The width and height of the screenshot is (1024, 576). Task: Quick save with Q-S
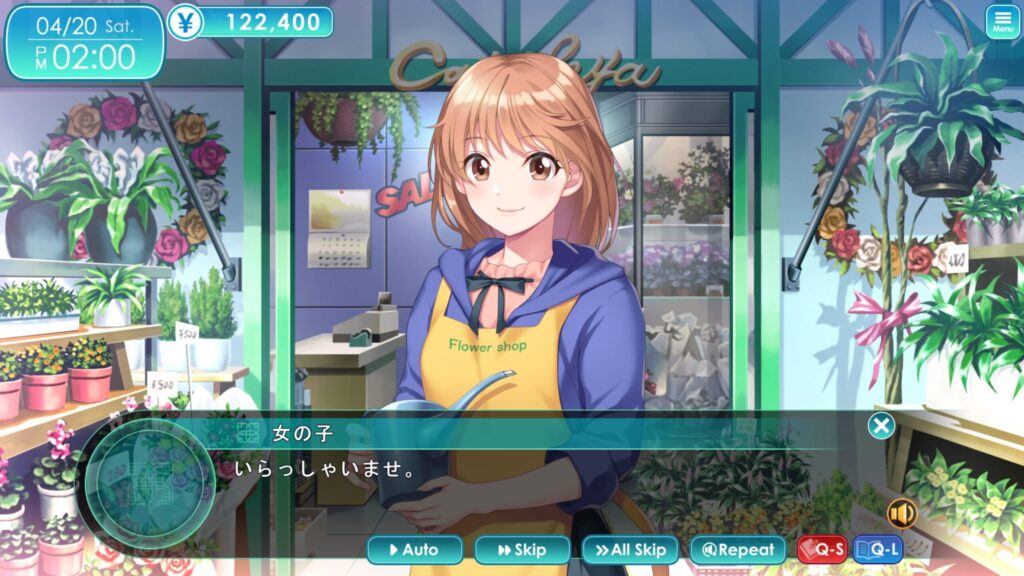point(822,550)
